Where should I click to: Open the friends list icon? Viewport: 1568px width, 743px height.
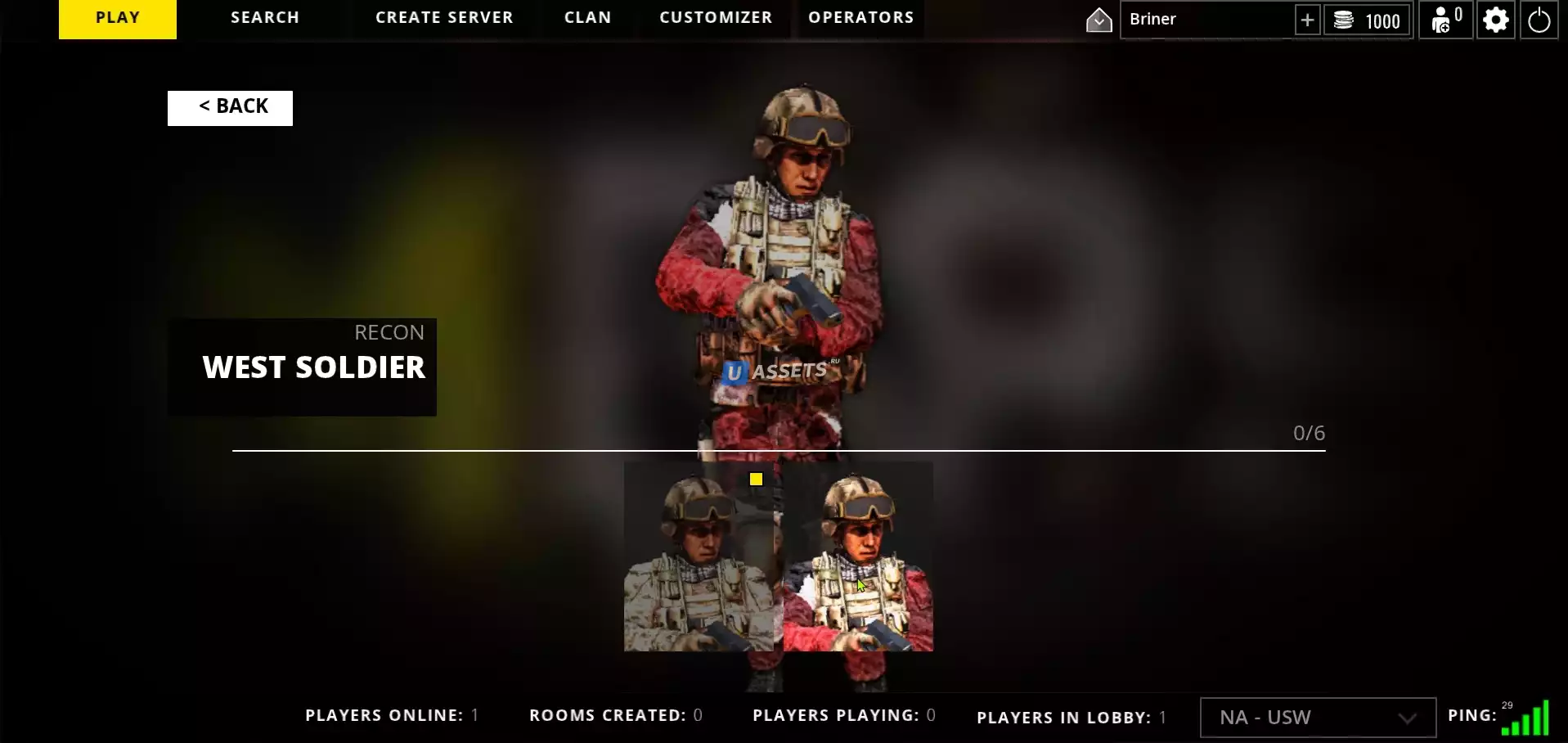coord(1445,20)
